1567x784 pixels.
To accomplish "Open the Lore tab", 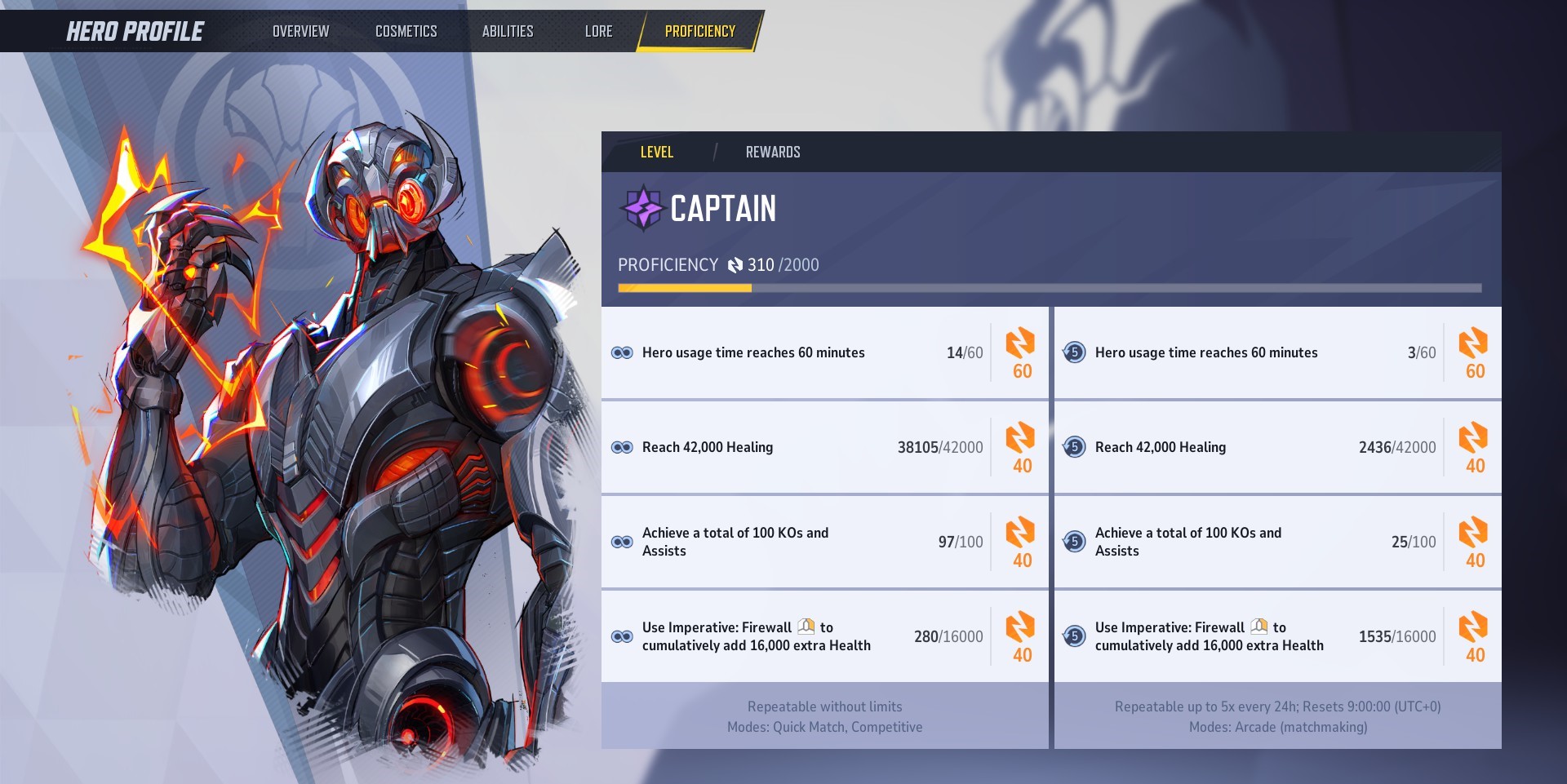I will click(598, 31).
